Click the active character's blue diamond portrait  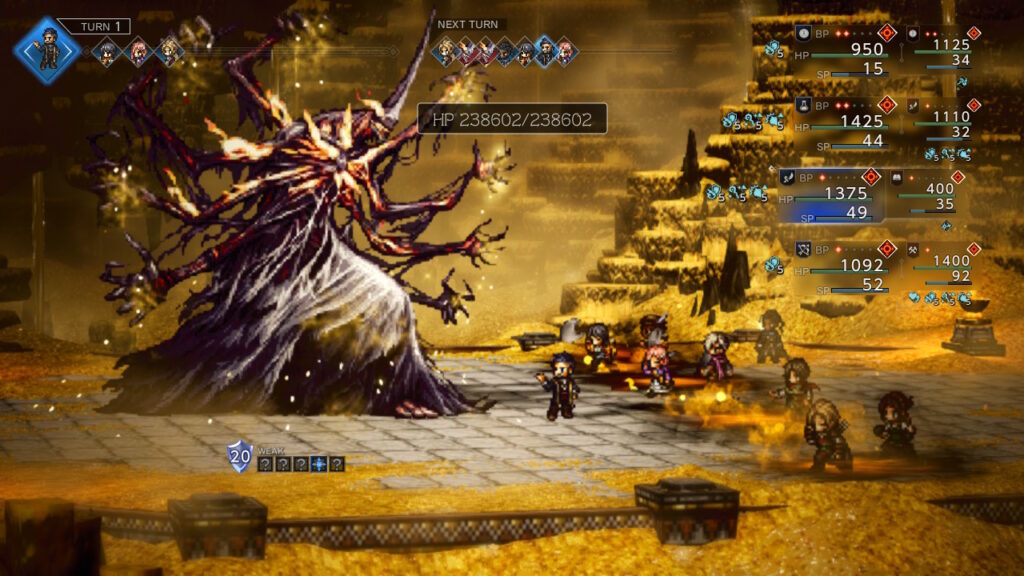pos(47,50)
